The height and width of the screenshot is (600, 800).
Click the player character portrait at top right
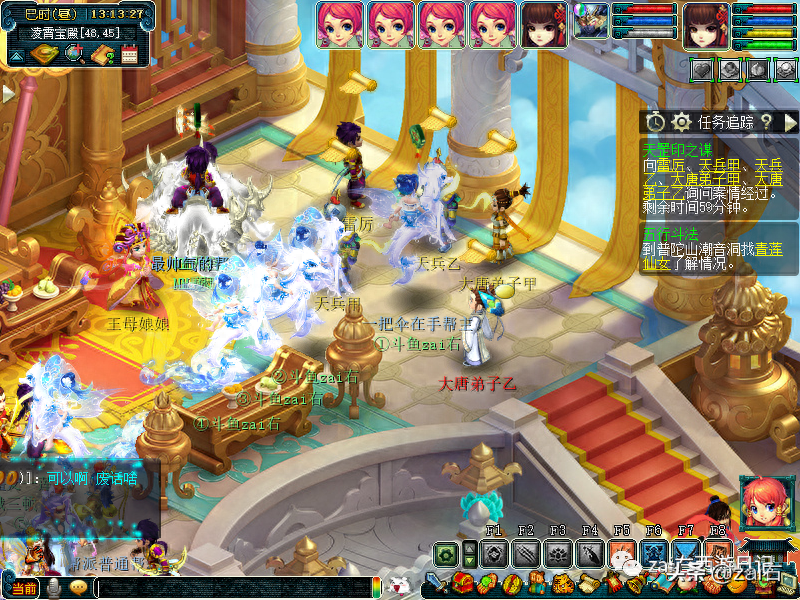707,24
